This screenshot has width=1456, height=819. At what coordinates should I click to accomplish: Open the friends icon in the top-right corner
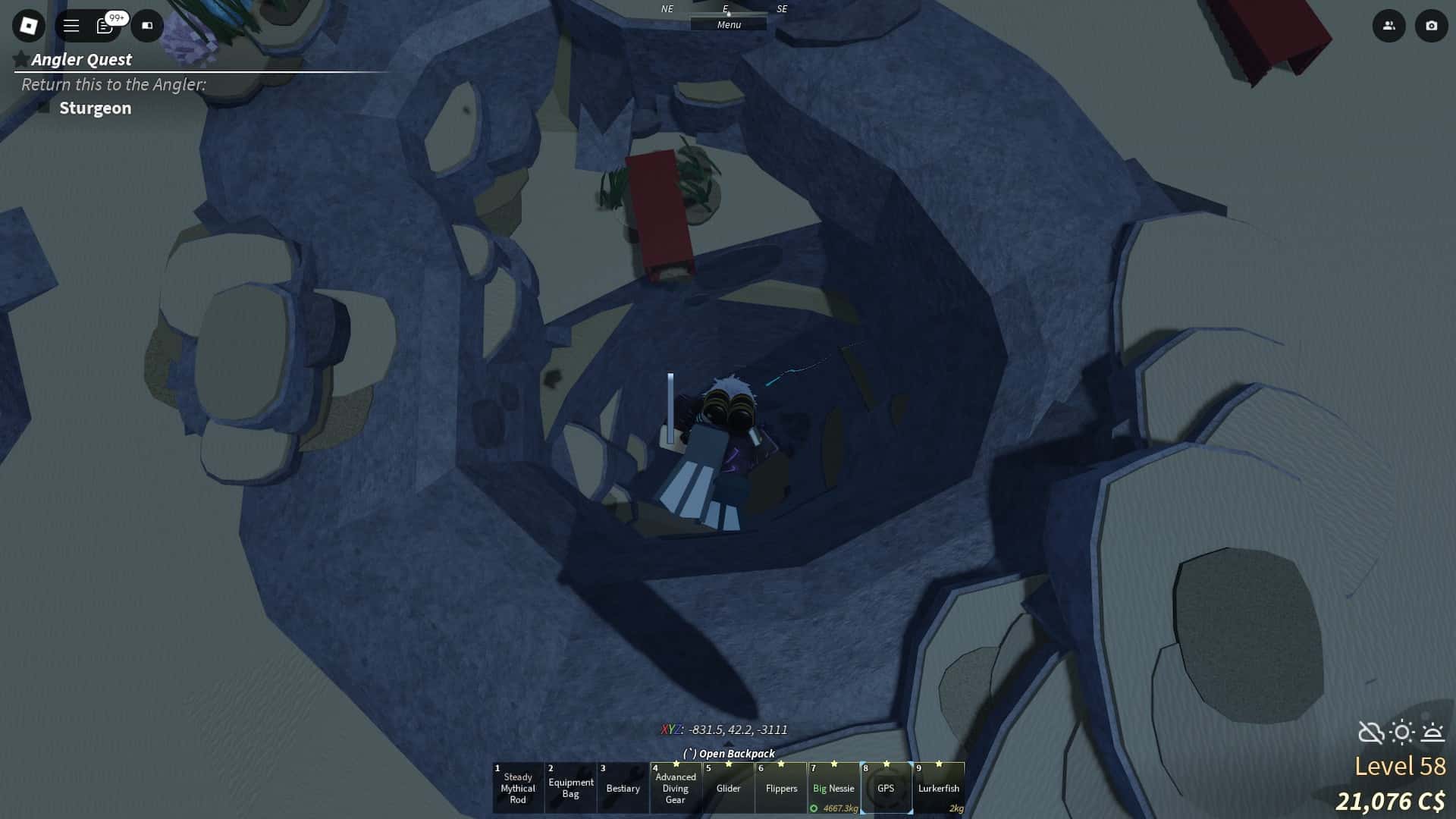pos(1389,26)
